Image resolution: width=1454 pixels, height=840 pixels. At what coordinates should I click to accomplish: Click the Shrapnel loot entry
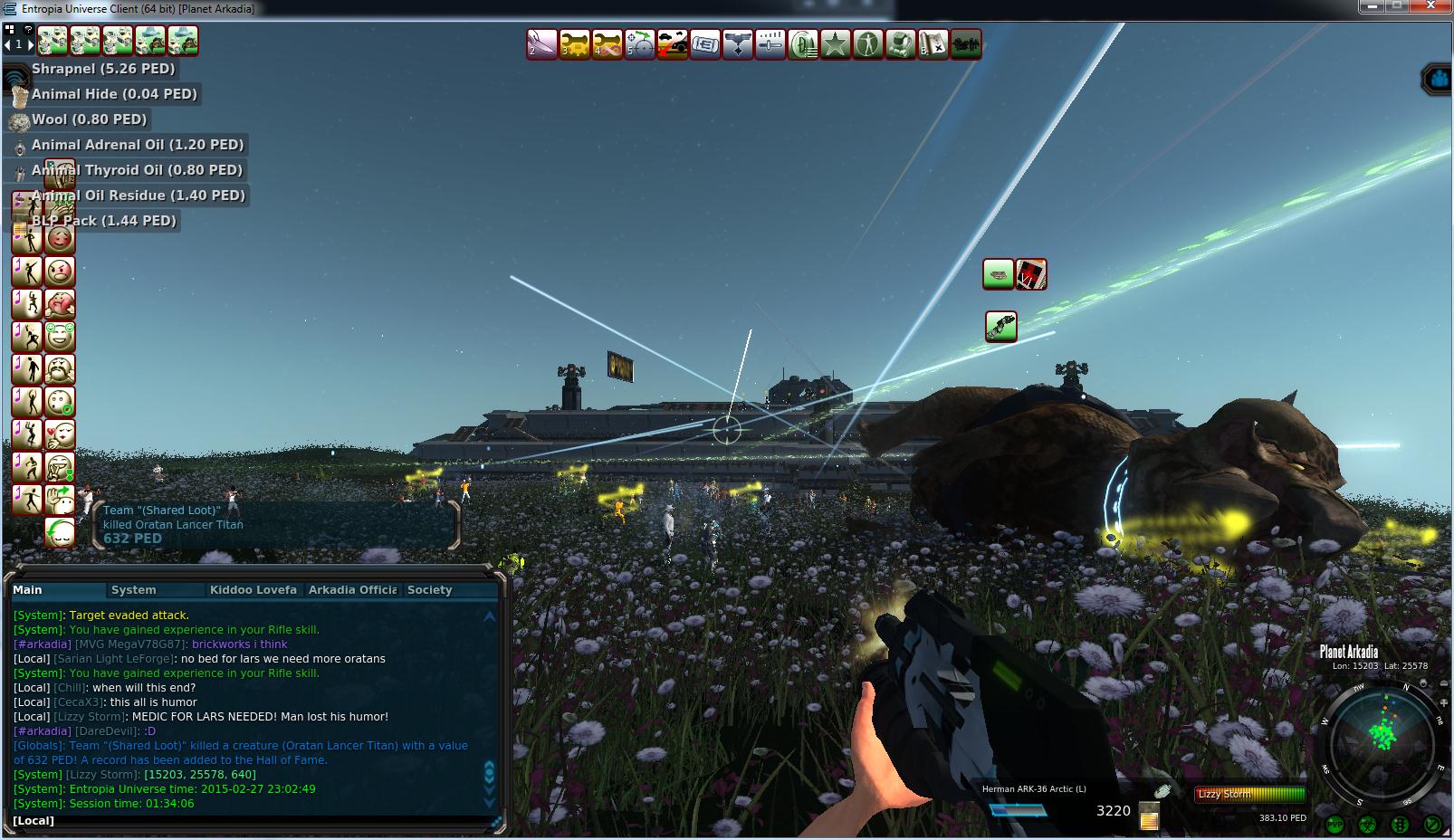(x=102, y=69)
